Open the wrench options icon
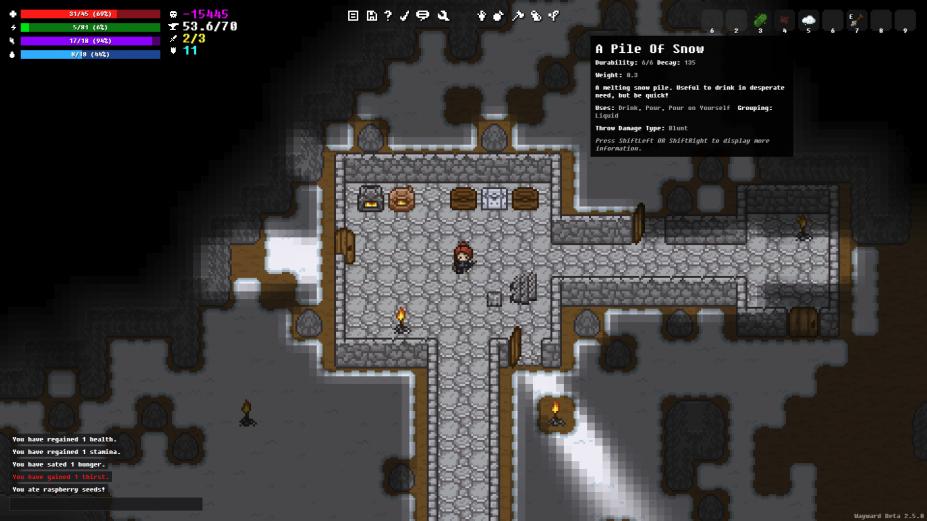 (x=443, y=15)
